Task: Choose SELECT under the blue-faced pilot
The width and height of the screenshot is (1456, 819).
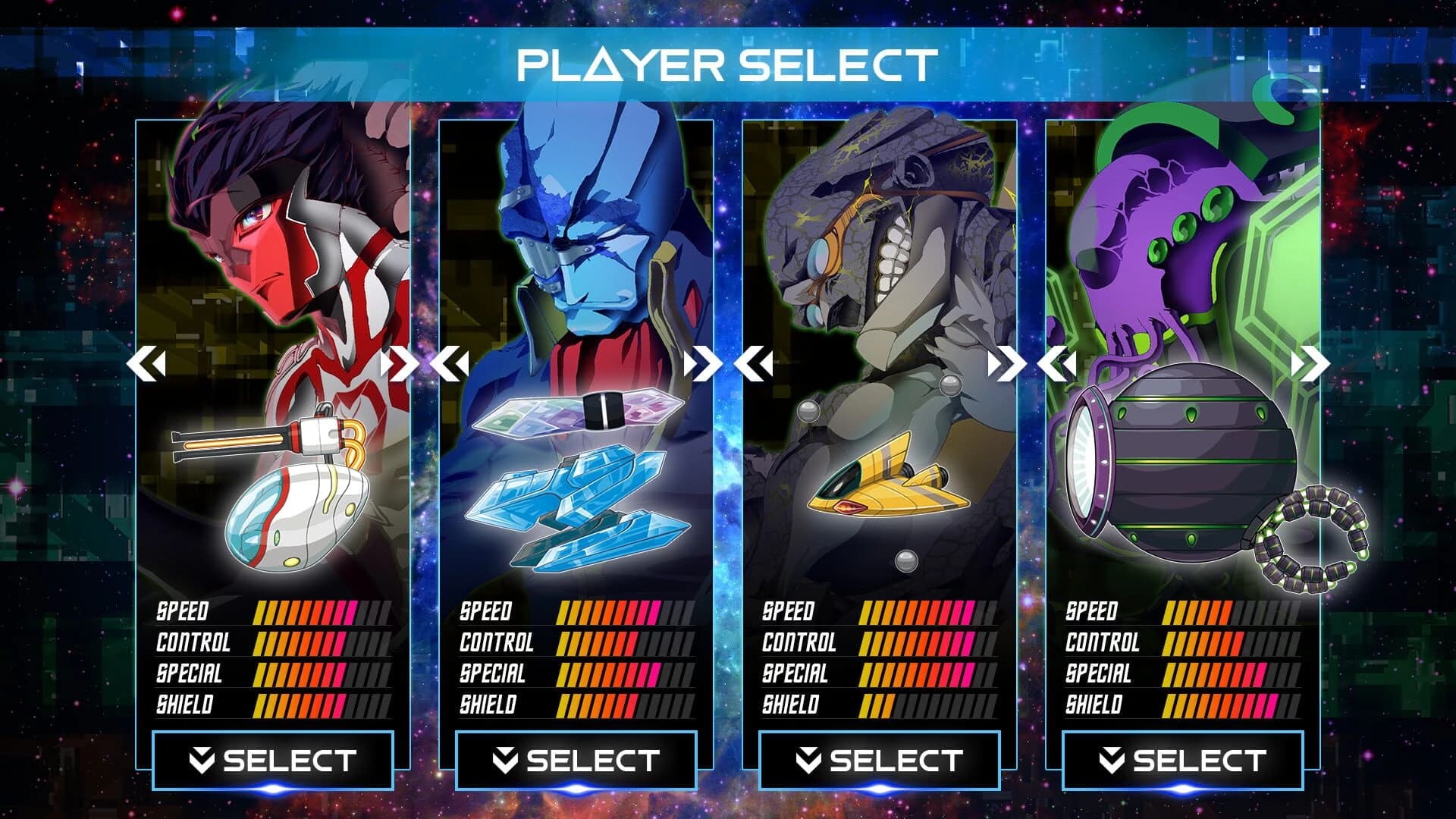Action: 576,761
